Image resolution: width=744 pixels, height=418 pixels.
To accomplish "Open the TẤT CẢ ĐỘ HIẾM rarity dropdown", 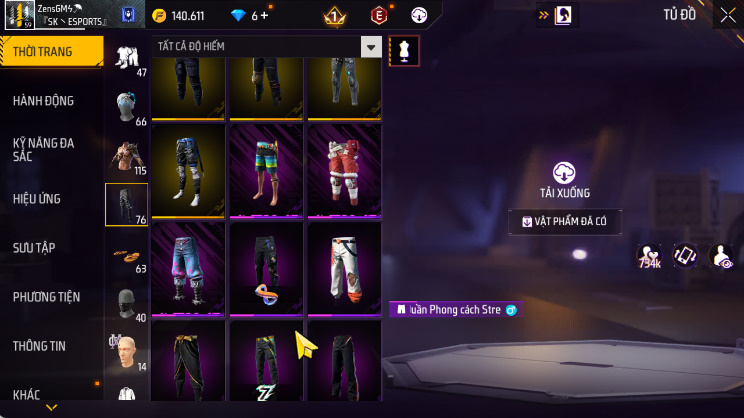I will pos(268,47).
